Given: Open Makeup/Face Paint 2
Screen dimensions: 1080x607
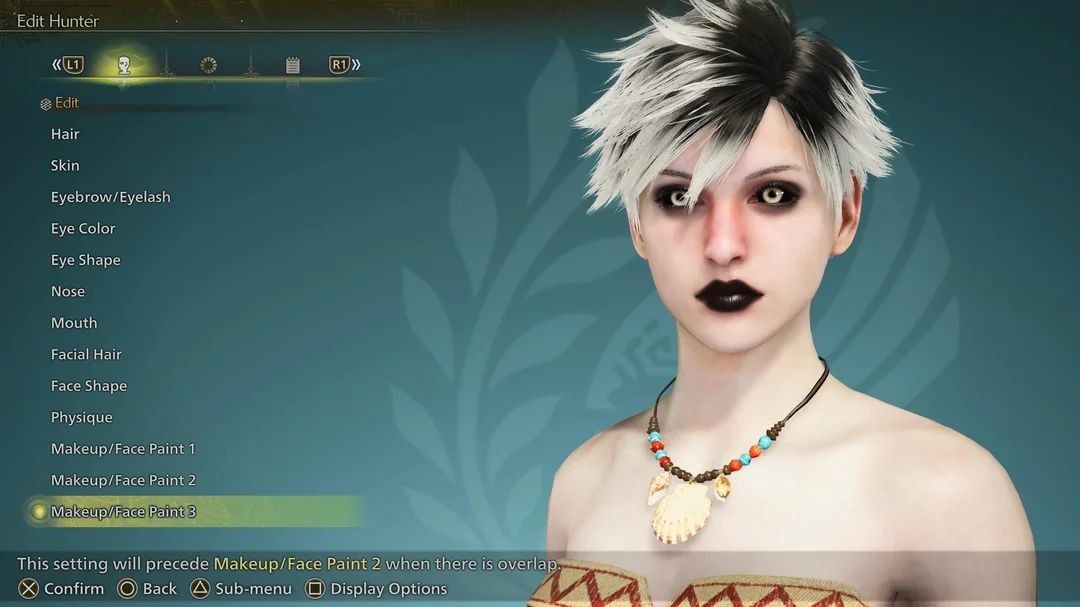Looking at the screenshot, I should point(123,481).
